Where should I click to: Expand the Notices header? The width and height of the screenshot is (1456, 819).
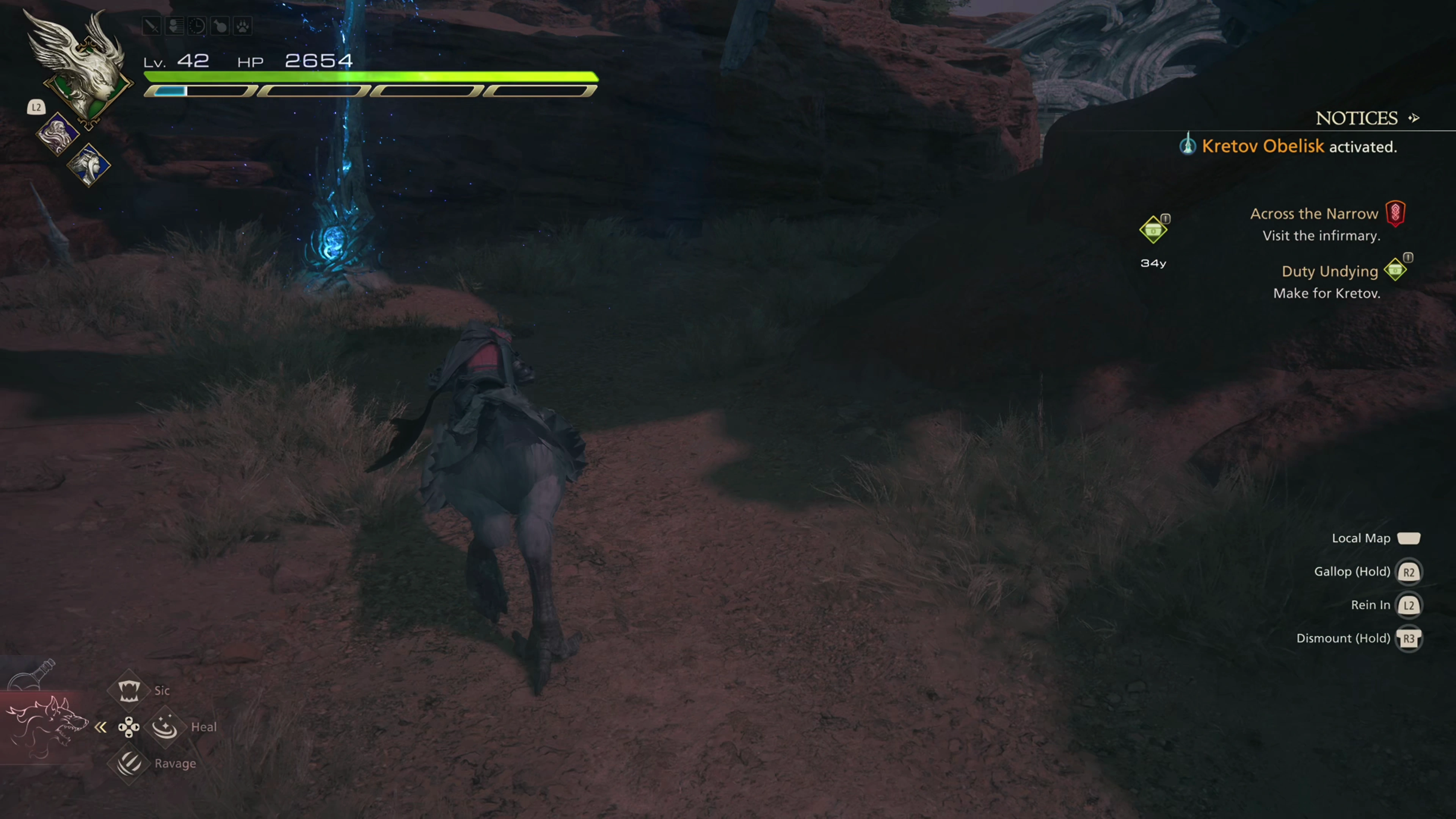click(1365, 118)
